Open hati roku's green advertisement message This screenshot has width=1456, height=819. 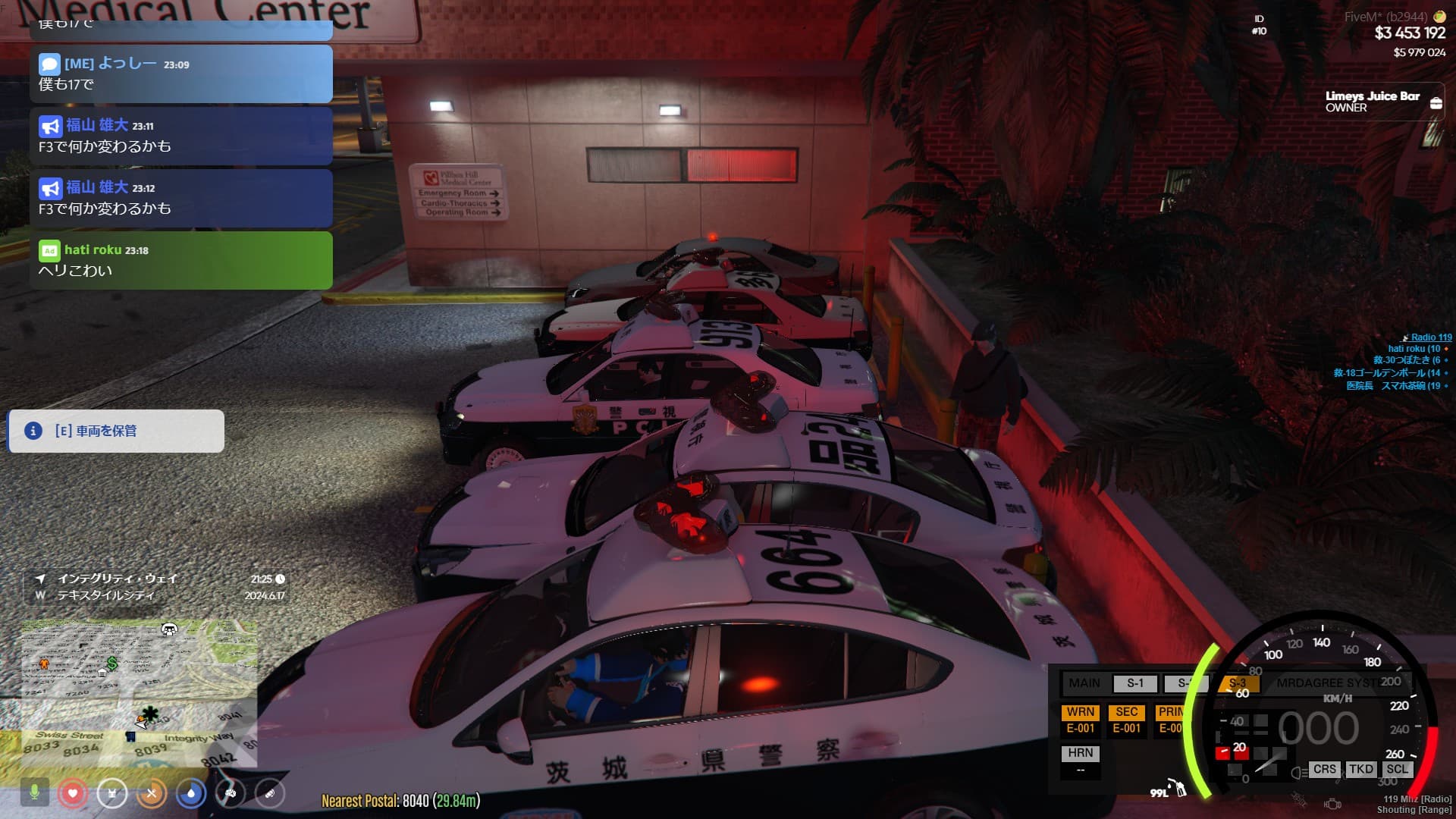[x=180, y=260]
